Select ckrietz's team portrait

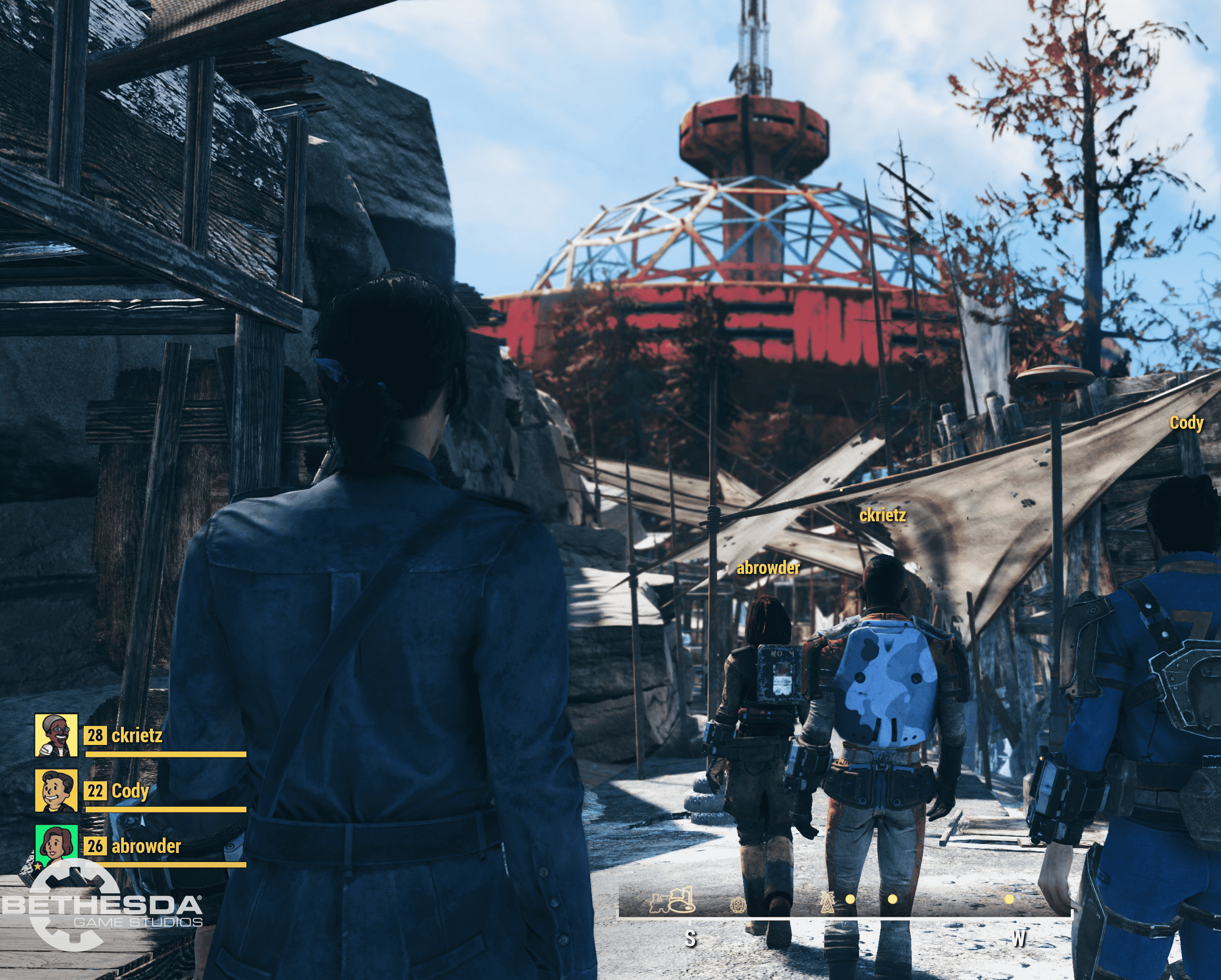(56, 735)
